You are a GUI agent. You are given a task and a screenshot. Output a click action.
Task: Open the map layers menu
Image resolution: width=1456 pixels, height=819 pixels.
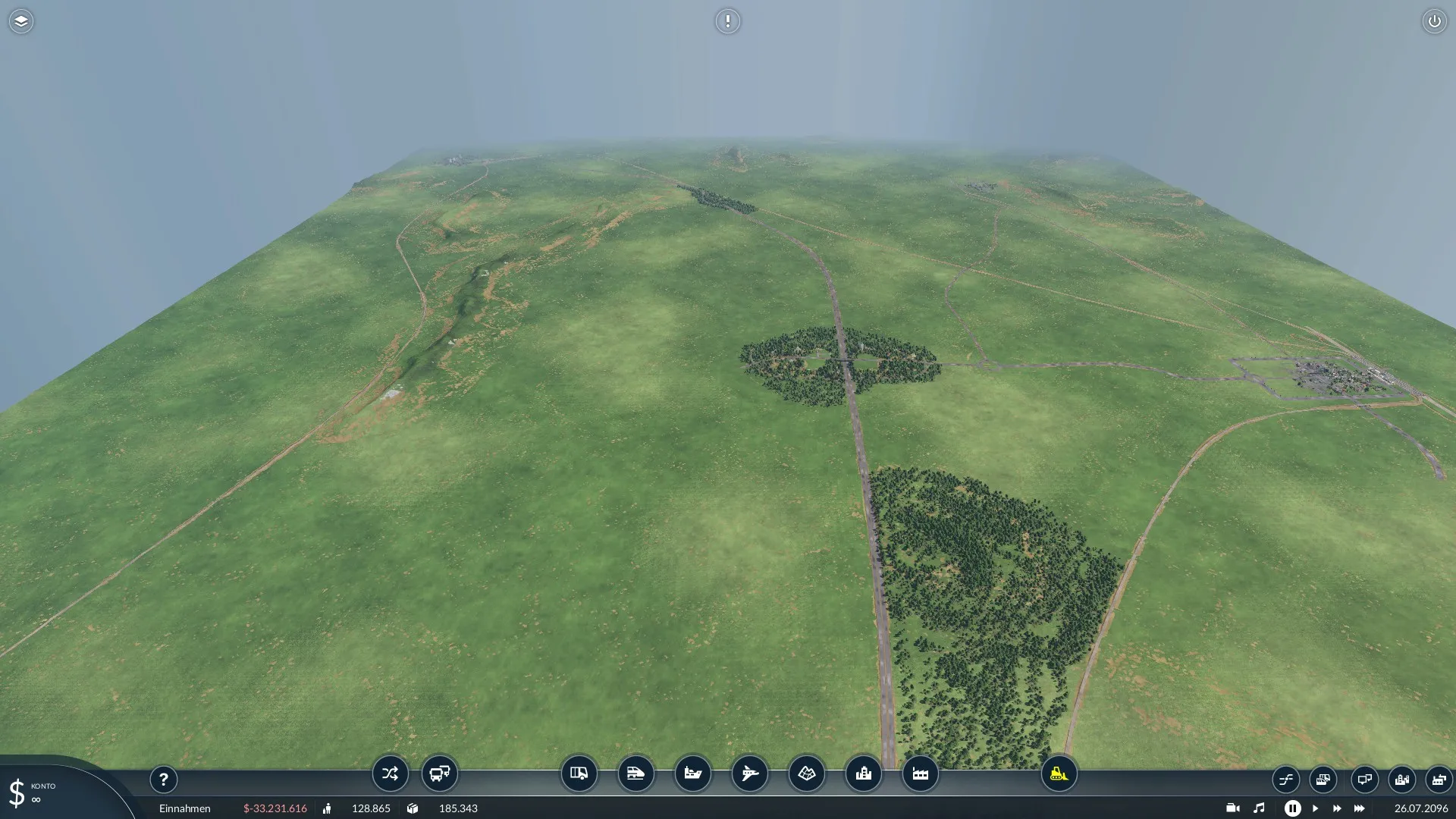click(21, 21)
